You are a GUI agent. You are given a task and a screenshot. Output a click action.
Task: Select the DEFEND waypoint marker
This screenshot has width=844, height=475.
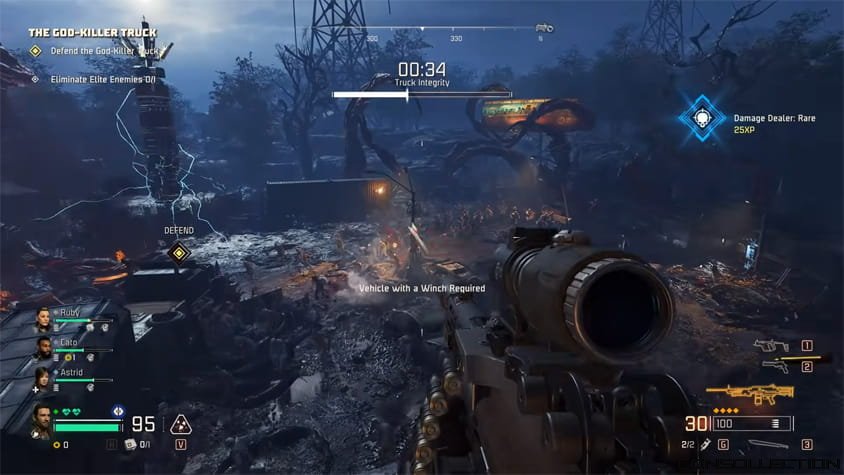(x=179, y=252)
